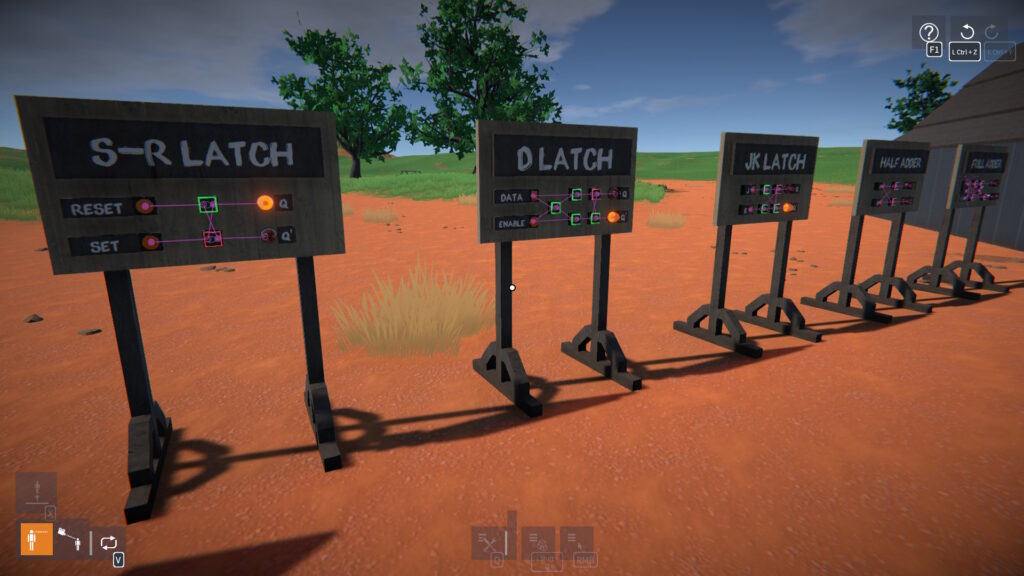
Task: Choose the middle bottom toolbar list icon
Action: point(541,542)
